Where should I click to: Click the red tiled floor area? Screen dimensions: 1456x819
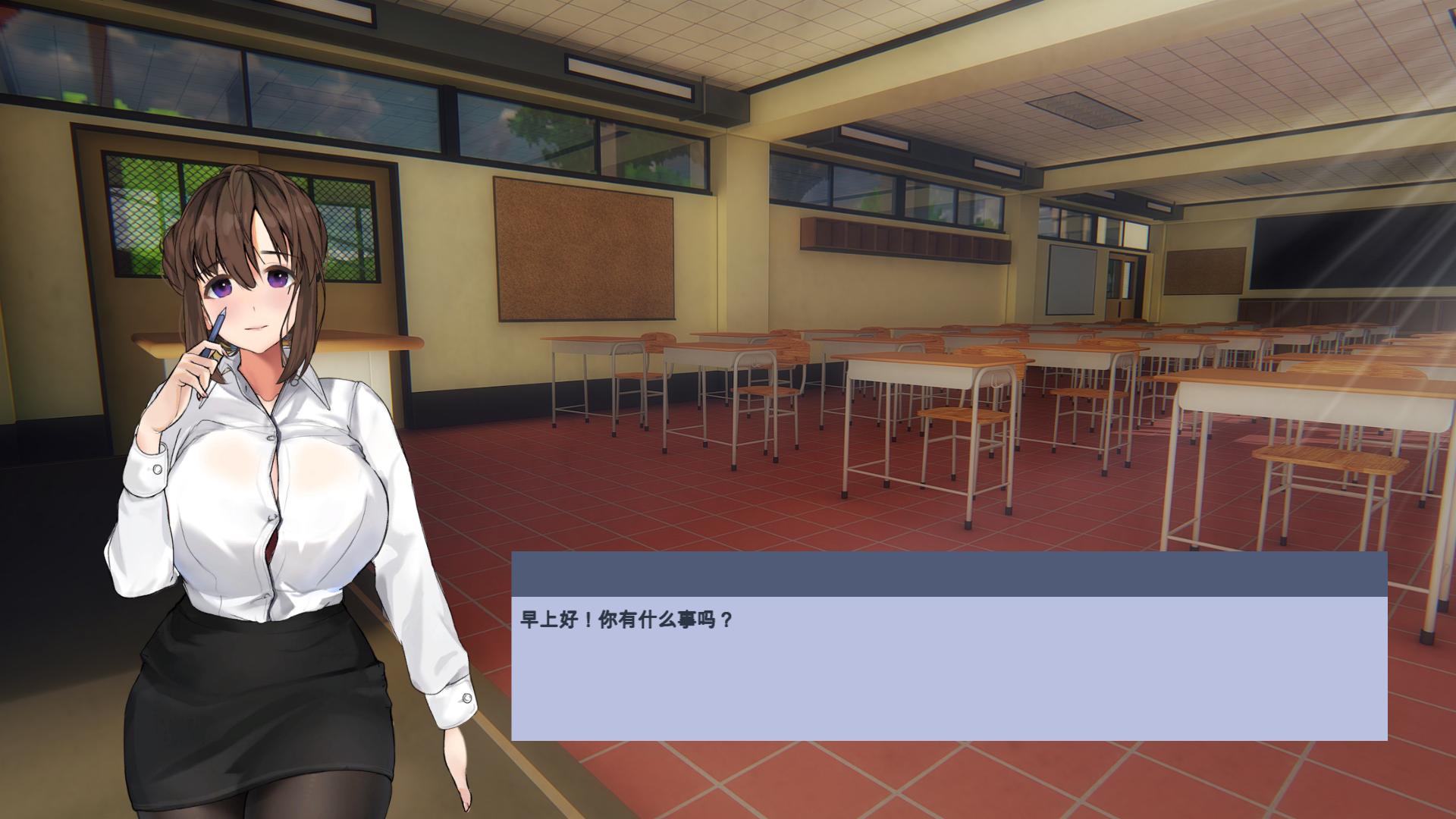pyautogui.click(x=682, y=516)
